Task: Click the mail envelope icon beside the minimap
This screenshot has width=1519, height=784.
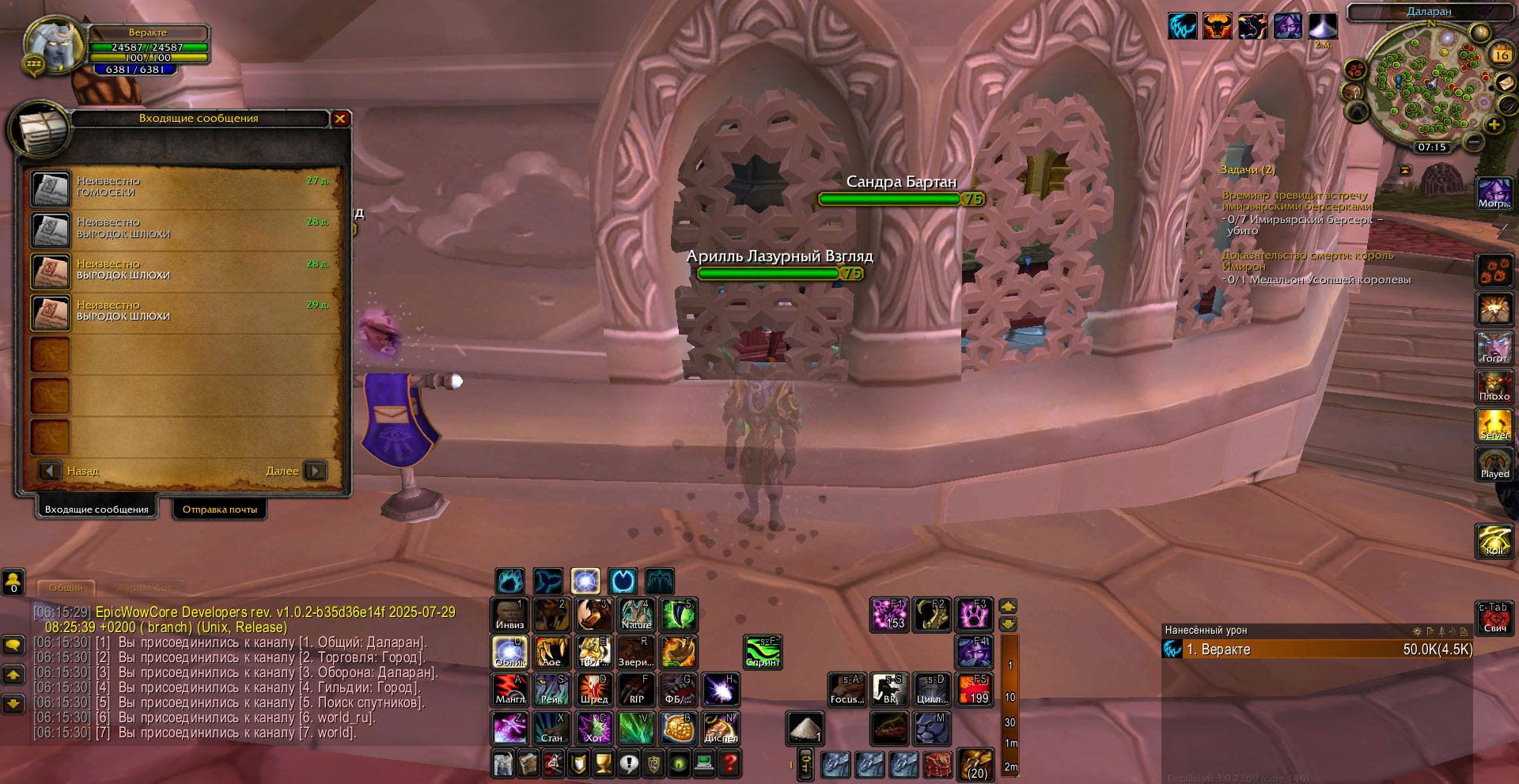Action: [1506, 83]
